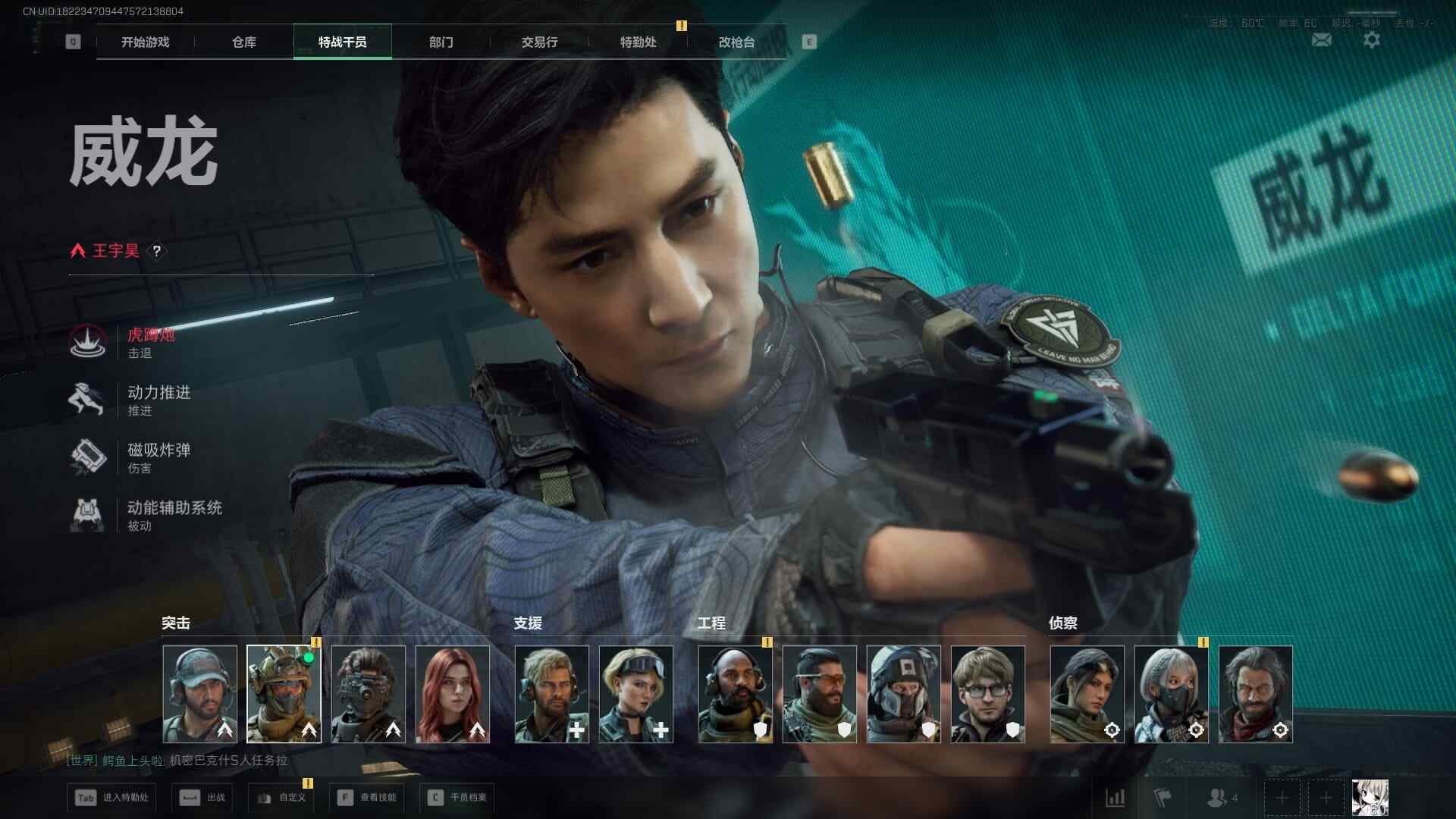Screen dimensions: 1456x819
Task: Open the anime player avatar
Action: (1370, 798)
